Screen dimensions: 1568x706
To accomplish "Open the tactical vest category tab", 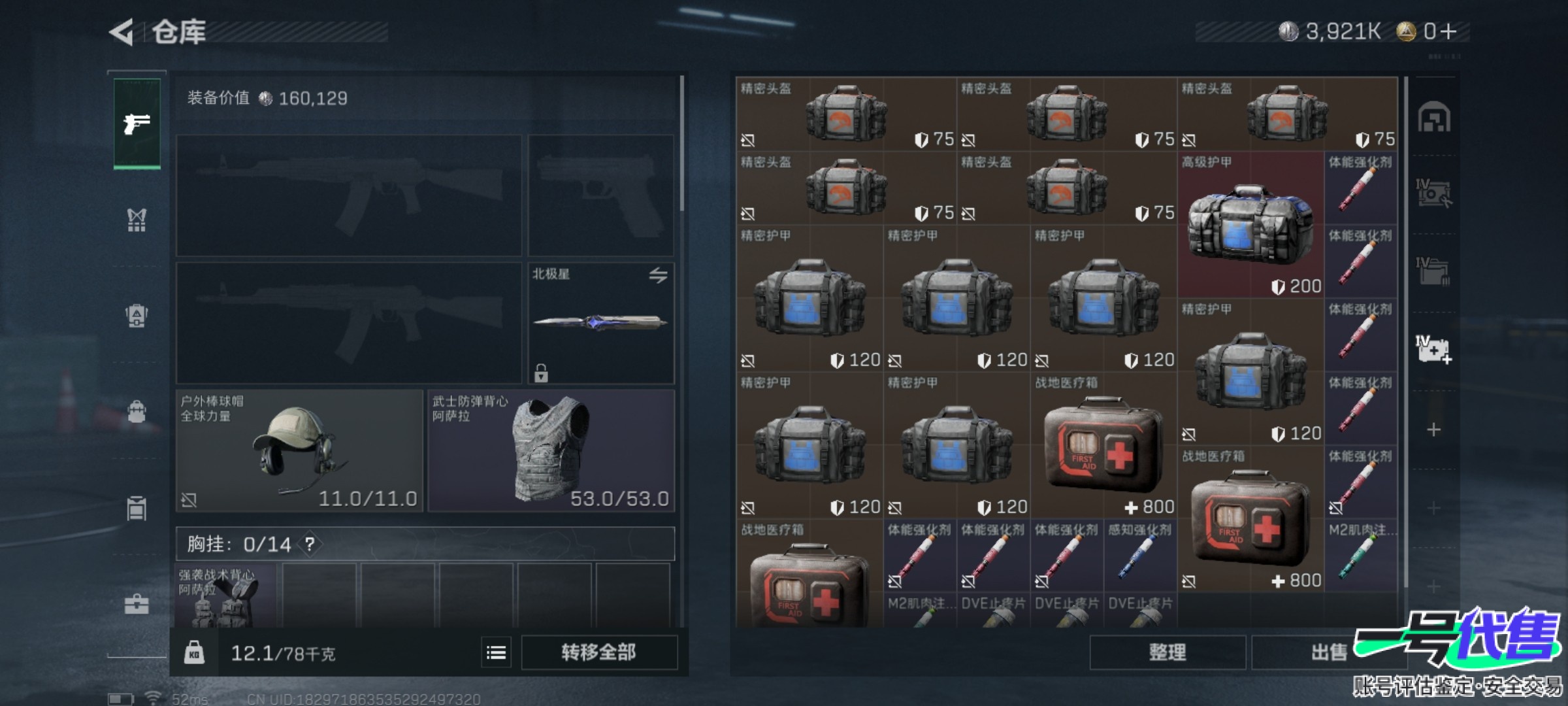I will pos(137,220).
